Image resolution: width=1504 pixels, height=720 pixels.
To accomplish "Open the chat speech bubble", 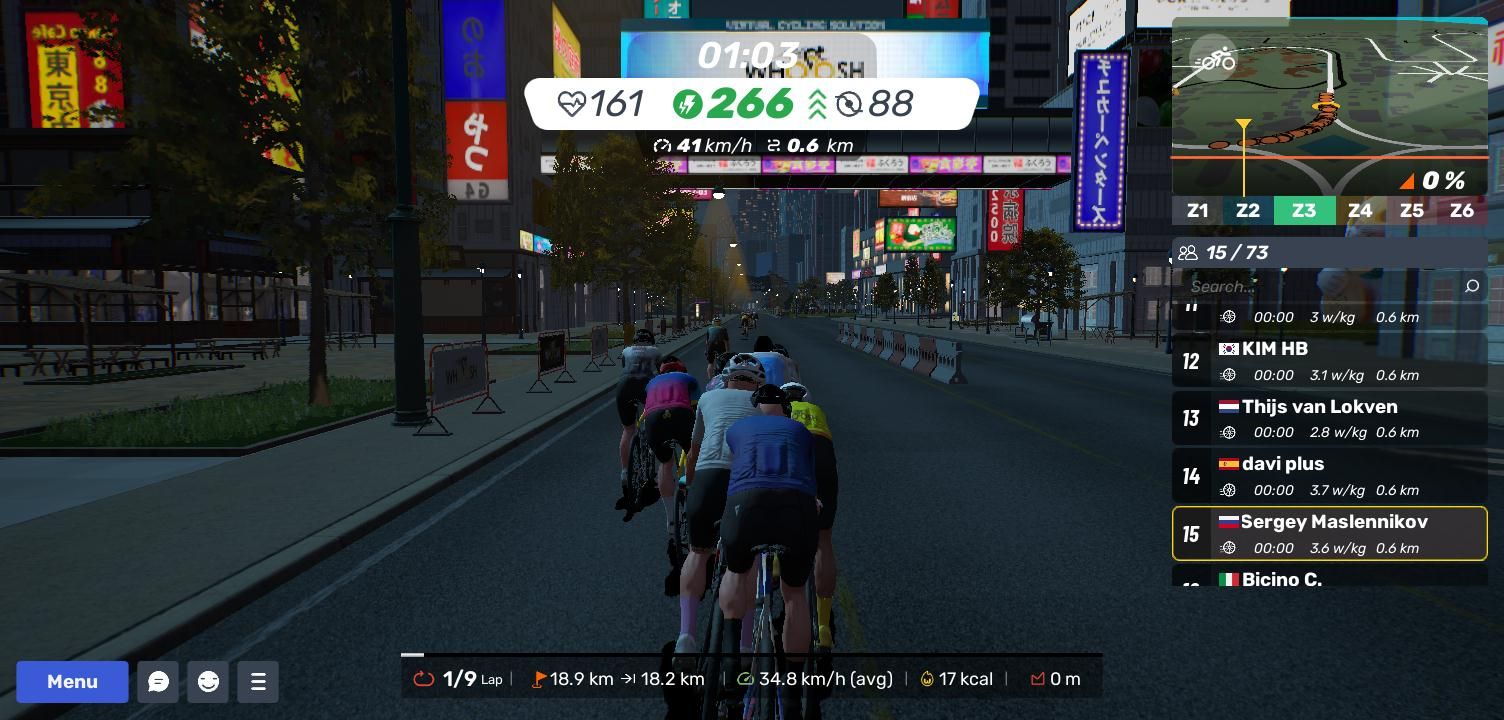I will (x=158, y=682).
